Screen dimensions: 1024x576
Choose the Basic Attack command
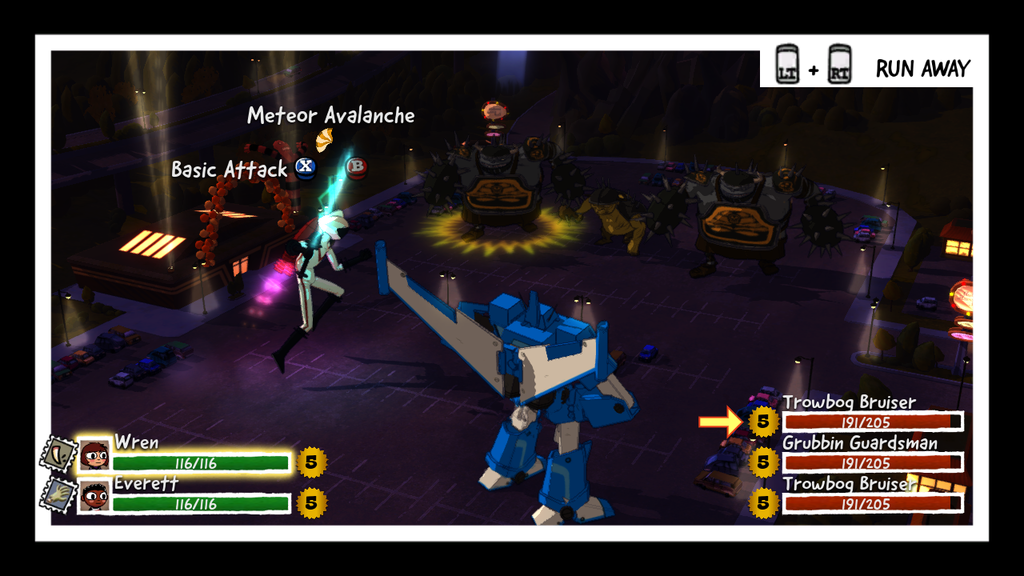pyautogui.click(x=229, y=169)
